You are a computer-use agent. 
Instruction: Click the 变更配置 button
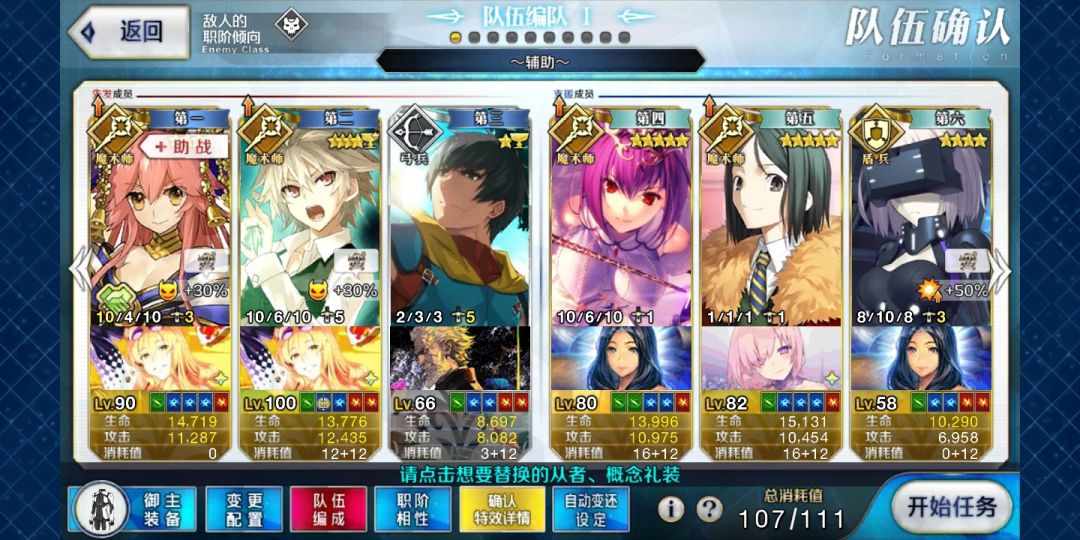point(244,508)
